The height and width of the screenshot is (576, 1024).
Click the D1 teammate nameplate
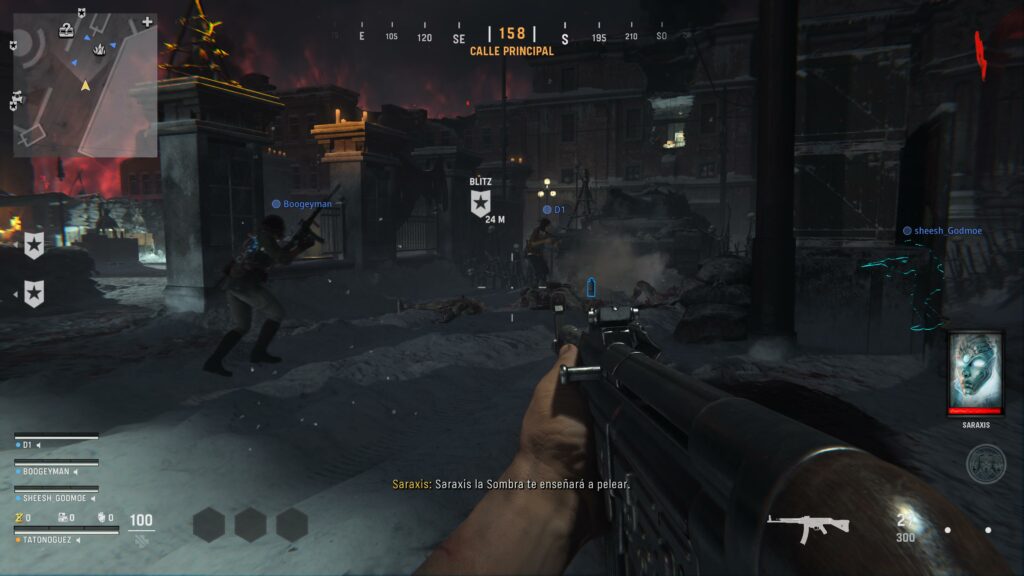pyautogui.click(x=555, y=210)
